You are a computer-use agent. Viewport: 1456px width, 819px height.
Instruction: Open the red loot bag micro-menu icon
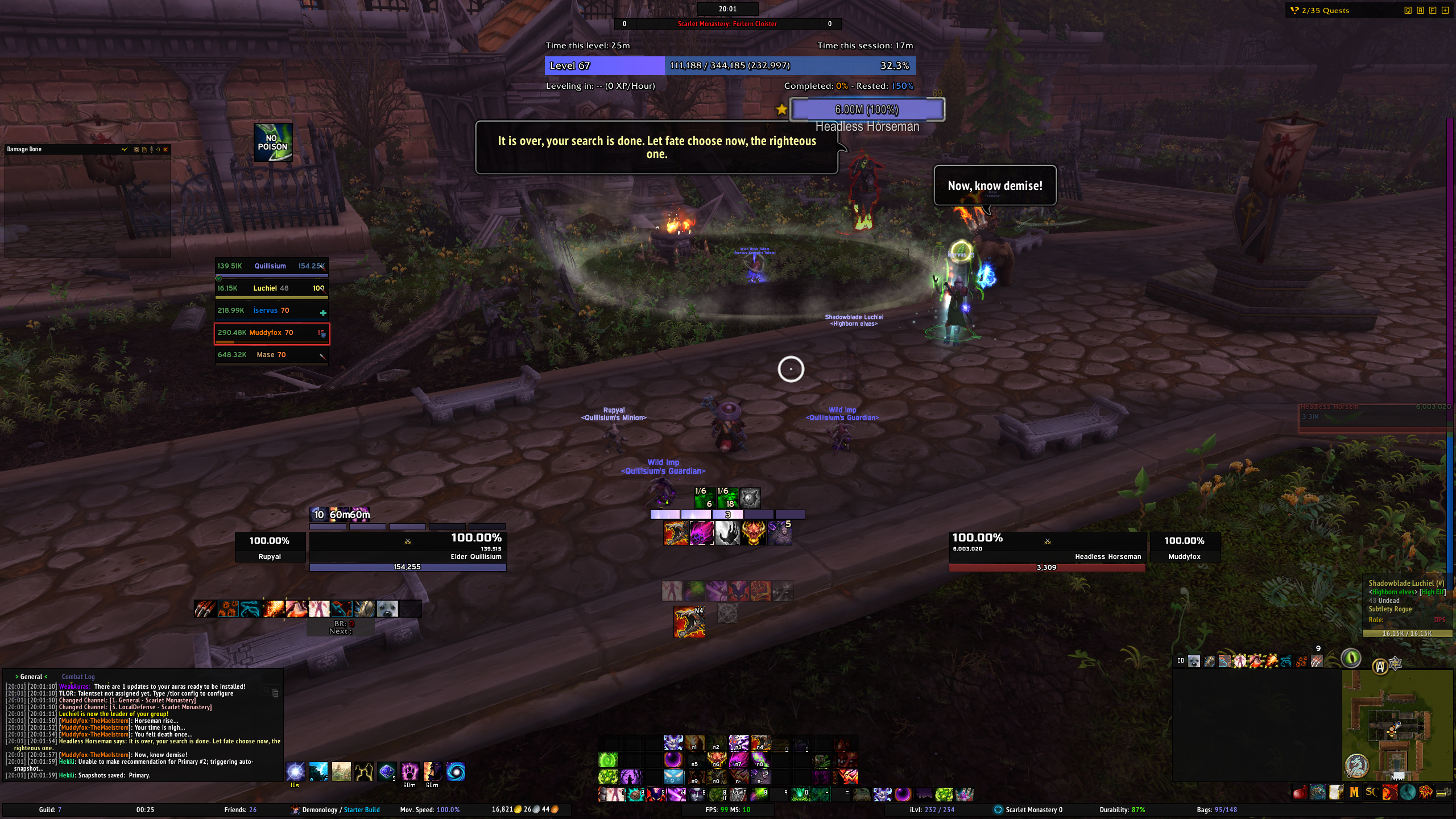point(1300,792)
